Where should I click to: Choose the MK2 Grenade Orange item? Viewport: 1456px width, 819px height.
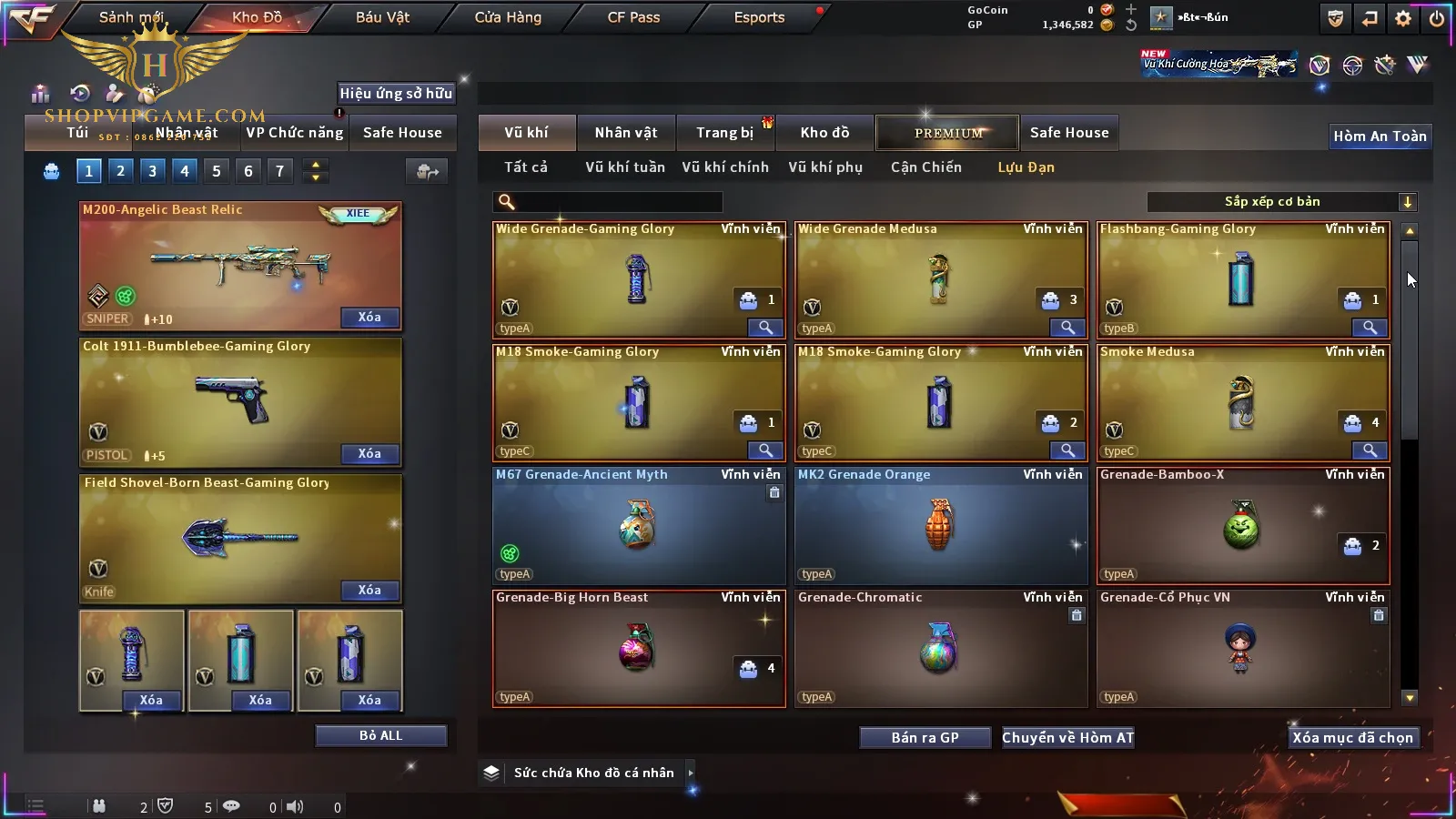tap(940, 525)
